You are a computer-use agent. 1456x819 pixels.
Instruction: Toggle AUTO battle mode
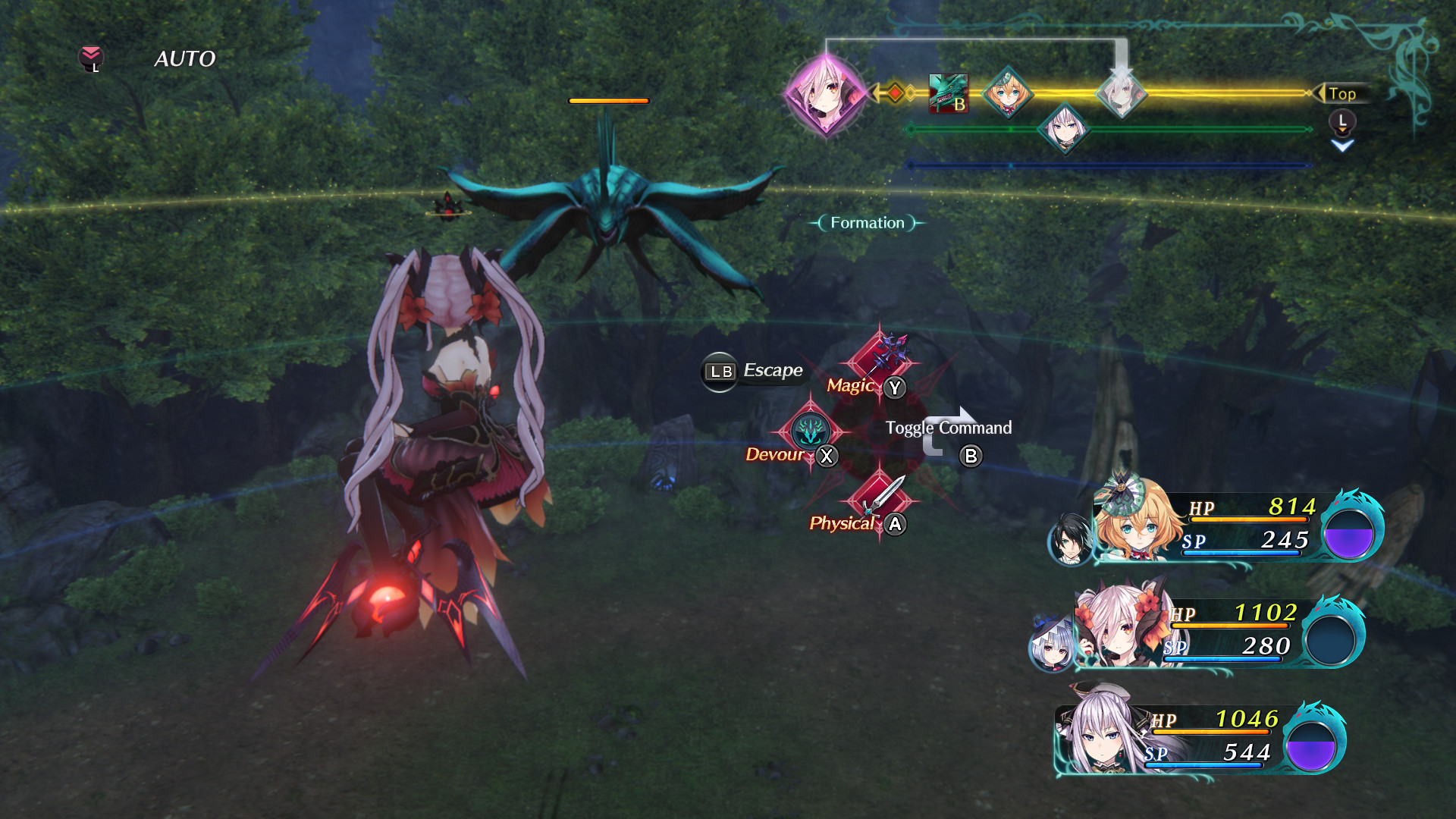click(184, 58)
